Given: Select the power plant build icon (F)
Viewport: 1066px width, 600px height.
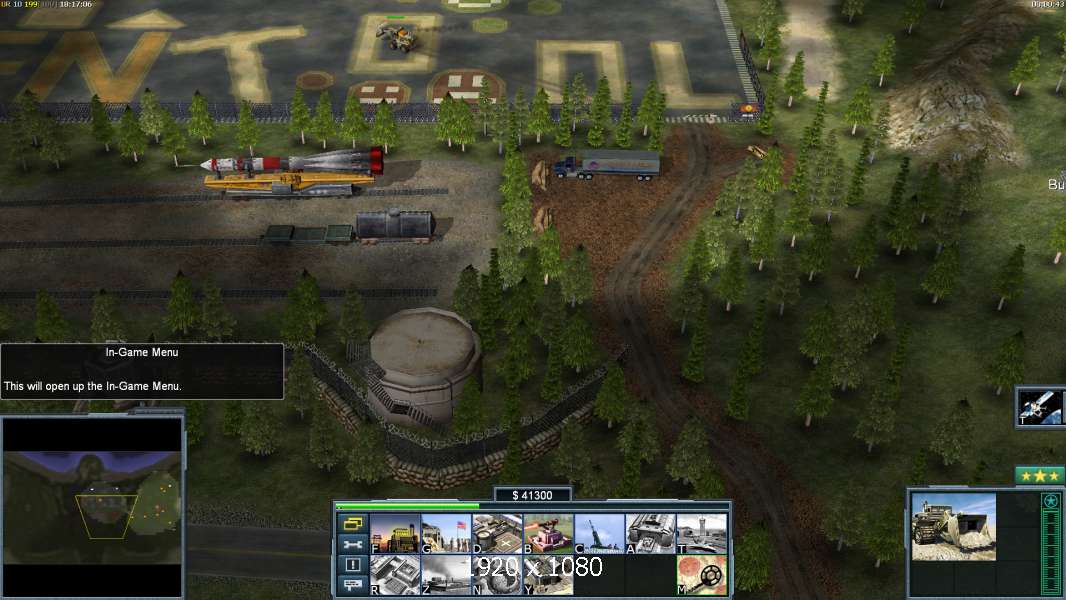Looking at the screenshot, I should 395,534.
